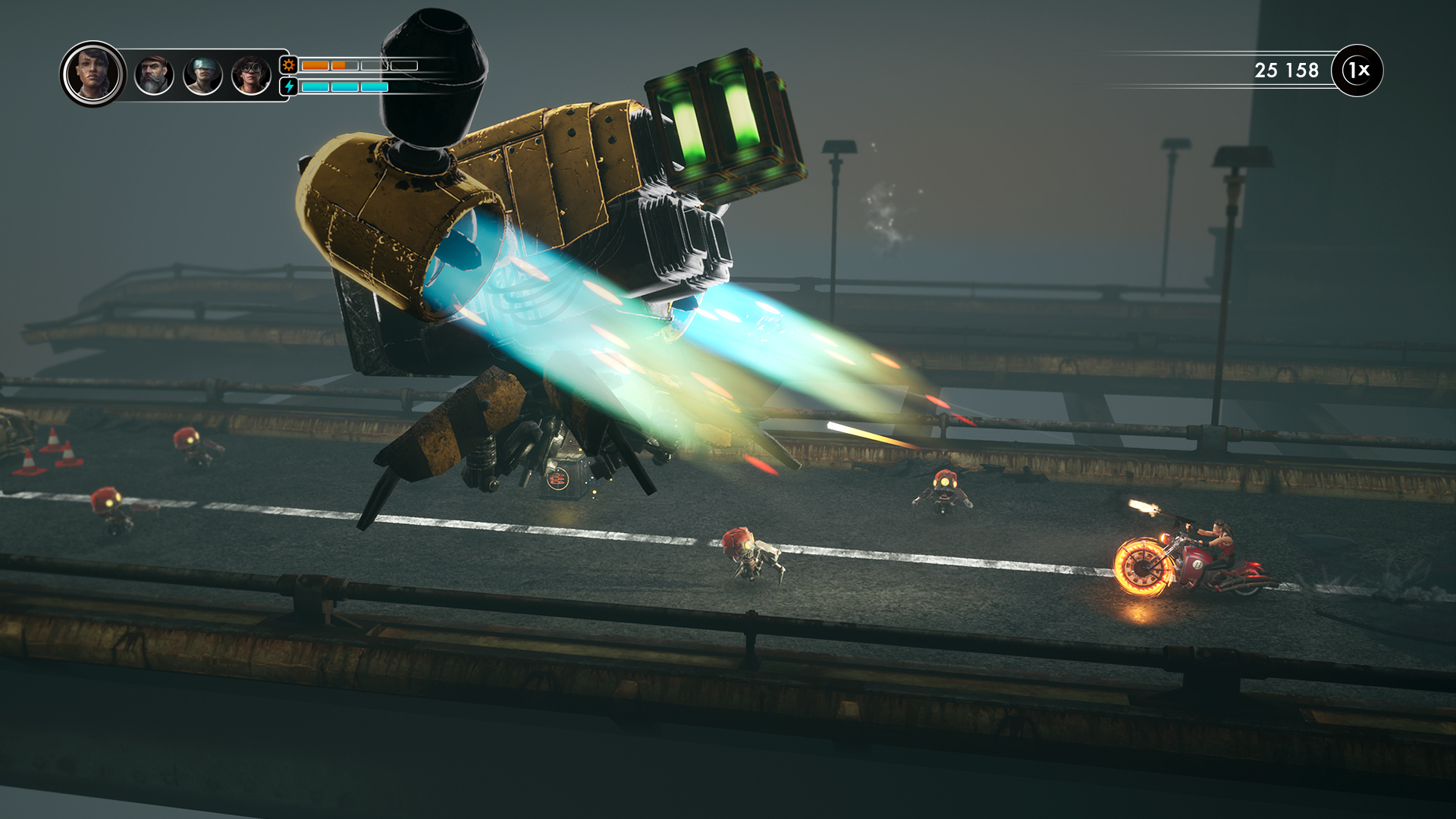Click the blue lightning energy icon
This screenshot has width=1456, height=819.
pyautogui.click(x=288, y=86)
